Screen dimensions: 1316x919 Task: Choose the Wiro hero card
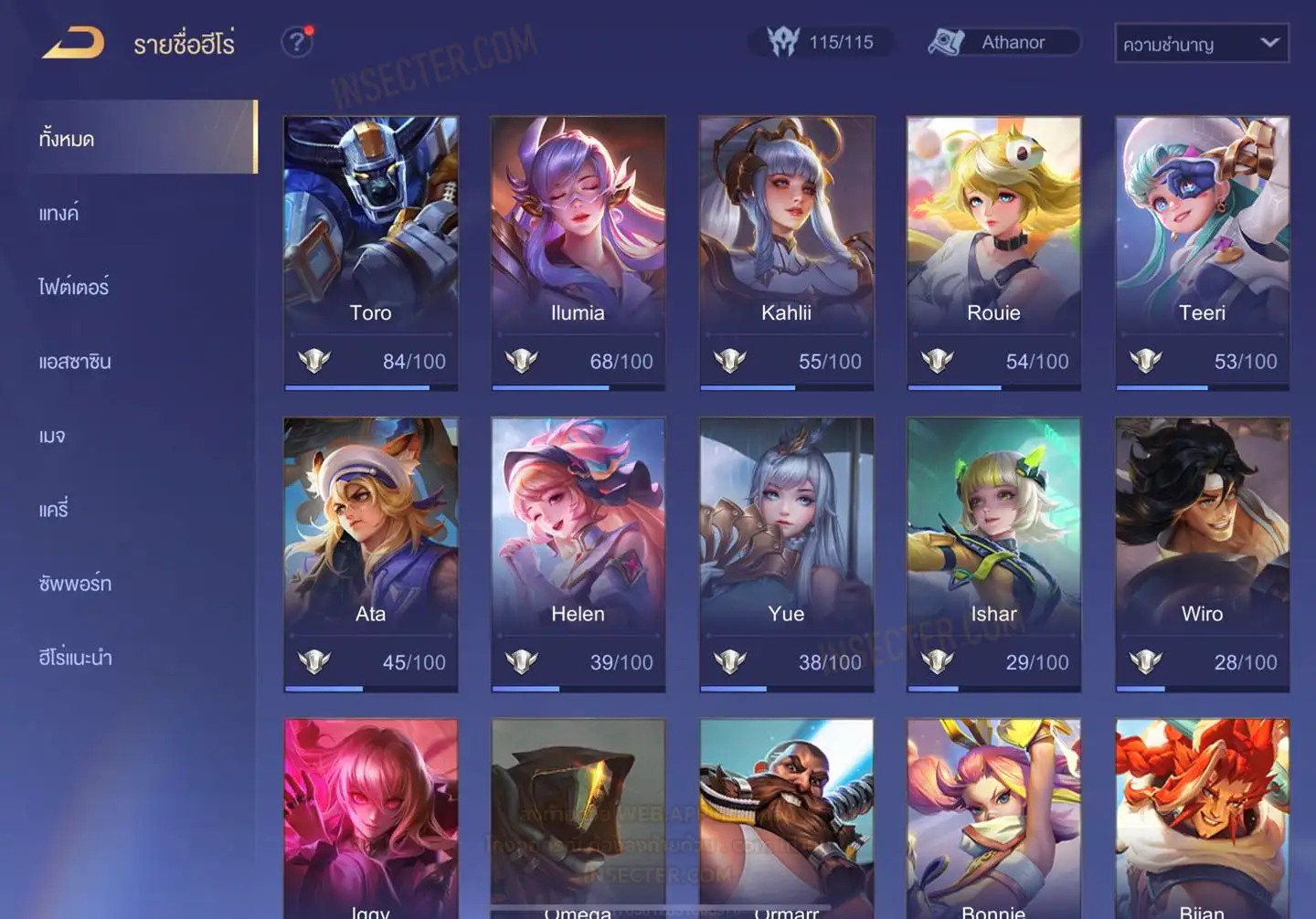(1202, 553)
